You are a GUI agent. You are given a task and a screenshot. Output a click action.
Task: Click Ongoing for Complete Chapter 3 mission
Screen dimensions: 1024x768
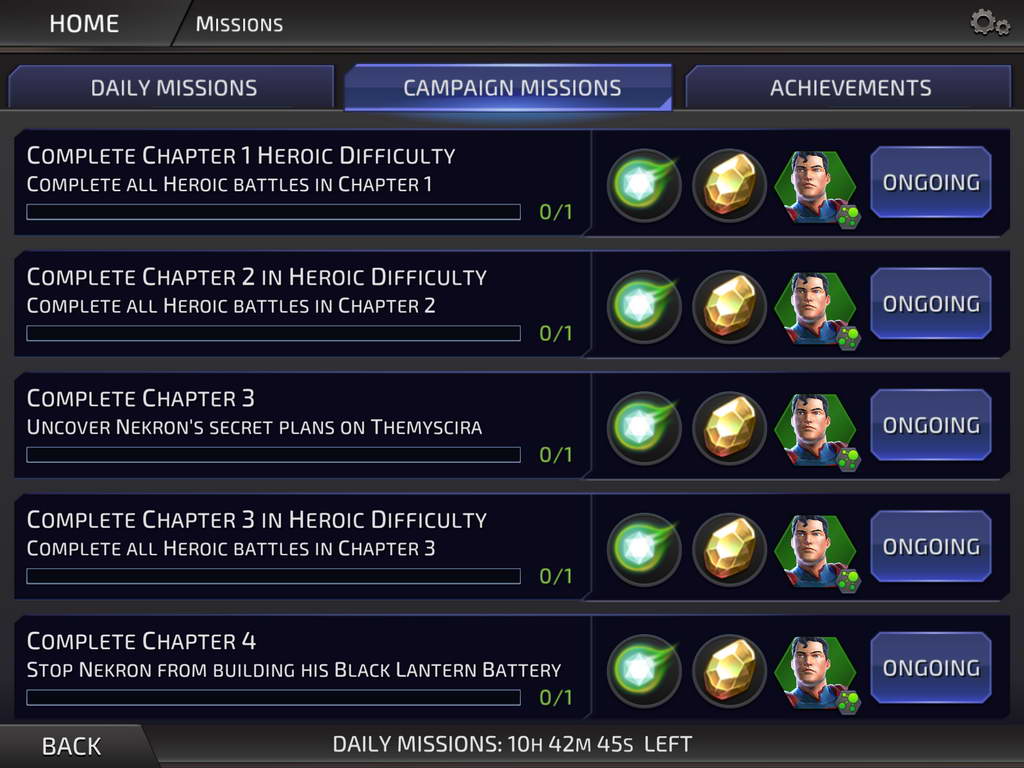(930, 426)
